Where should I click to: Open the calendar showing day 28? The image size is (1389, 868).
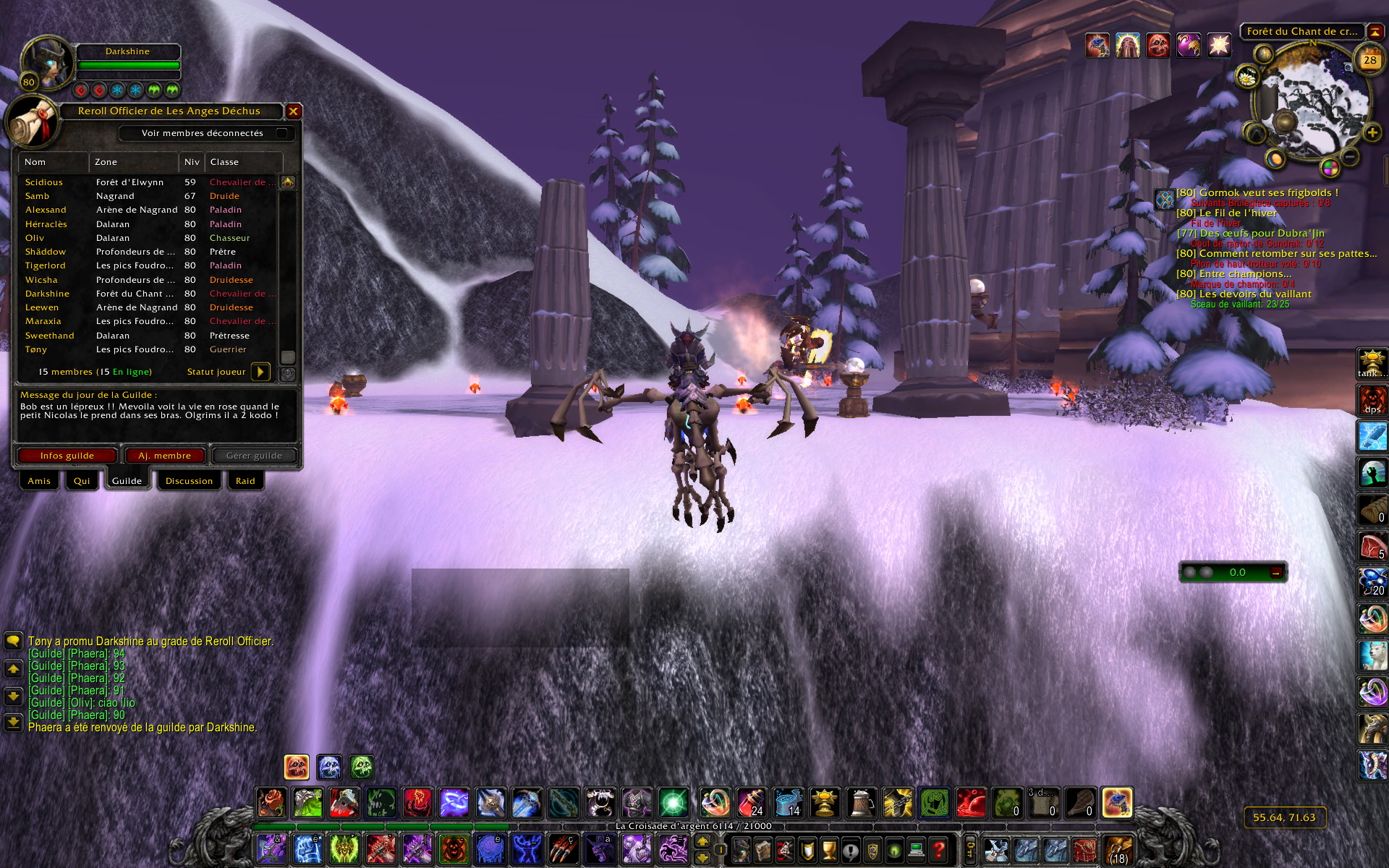[x=1369, y=61]
